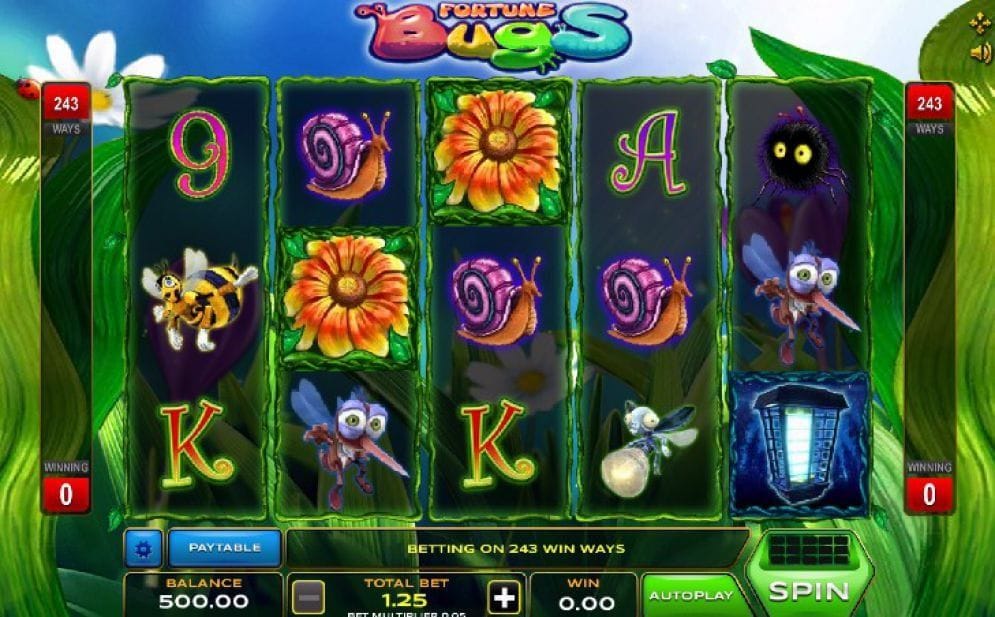Toggle sound with the speaker icon
995x617 pixels.
coord(979,53)
